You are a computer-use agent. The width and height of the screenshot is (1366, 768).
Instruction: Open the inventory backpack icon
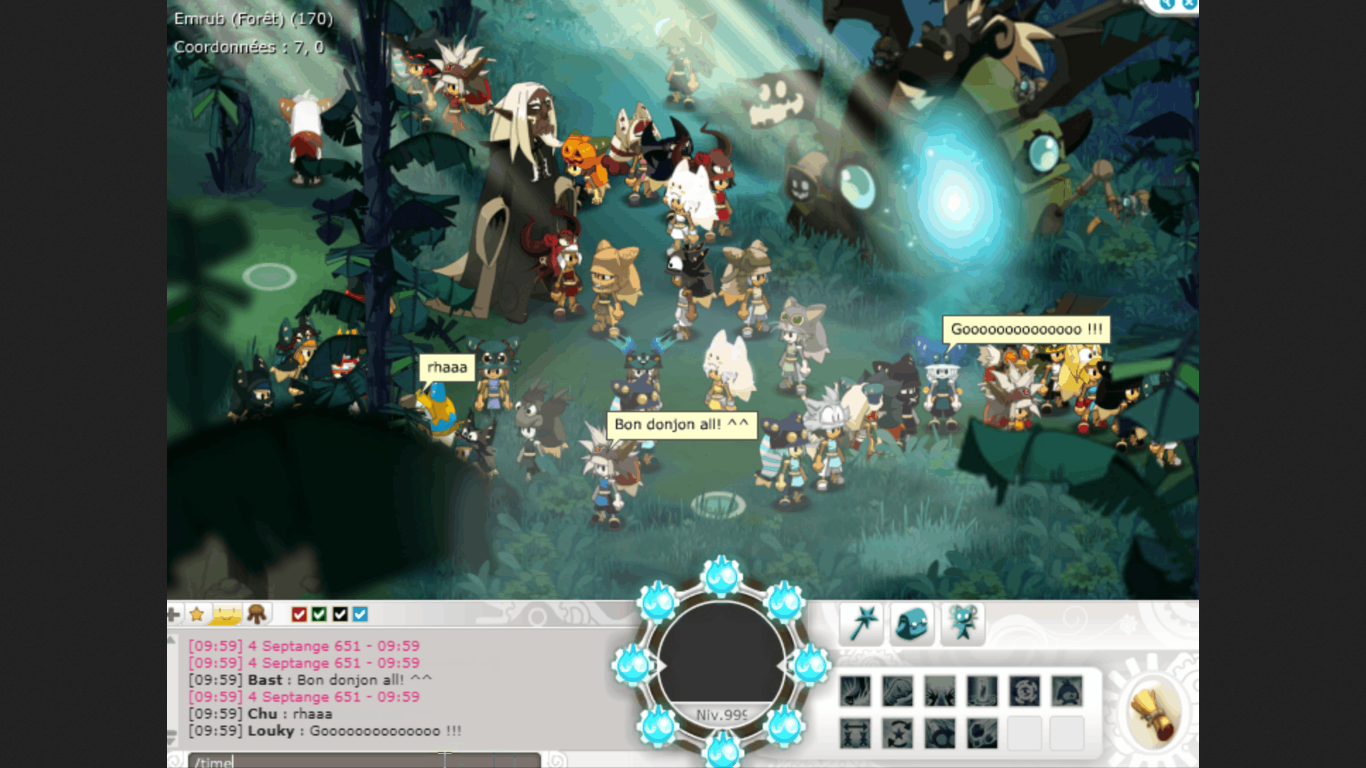(x=911, y=623)
